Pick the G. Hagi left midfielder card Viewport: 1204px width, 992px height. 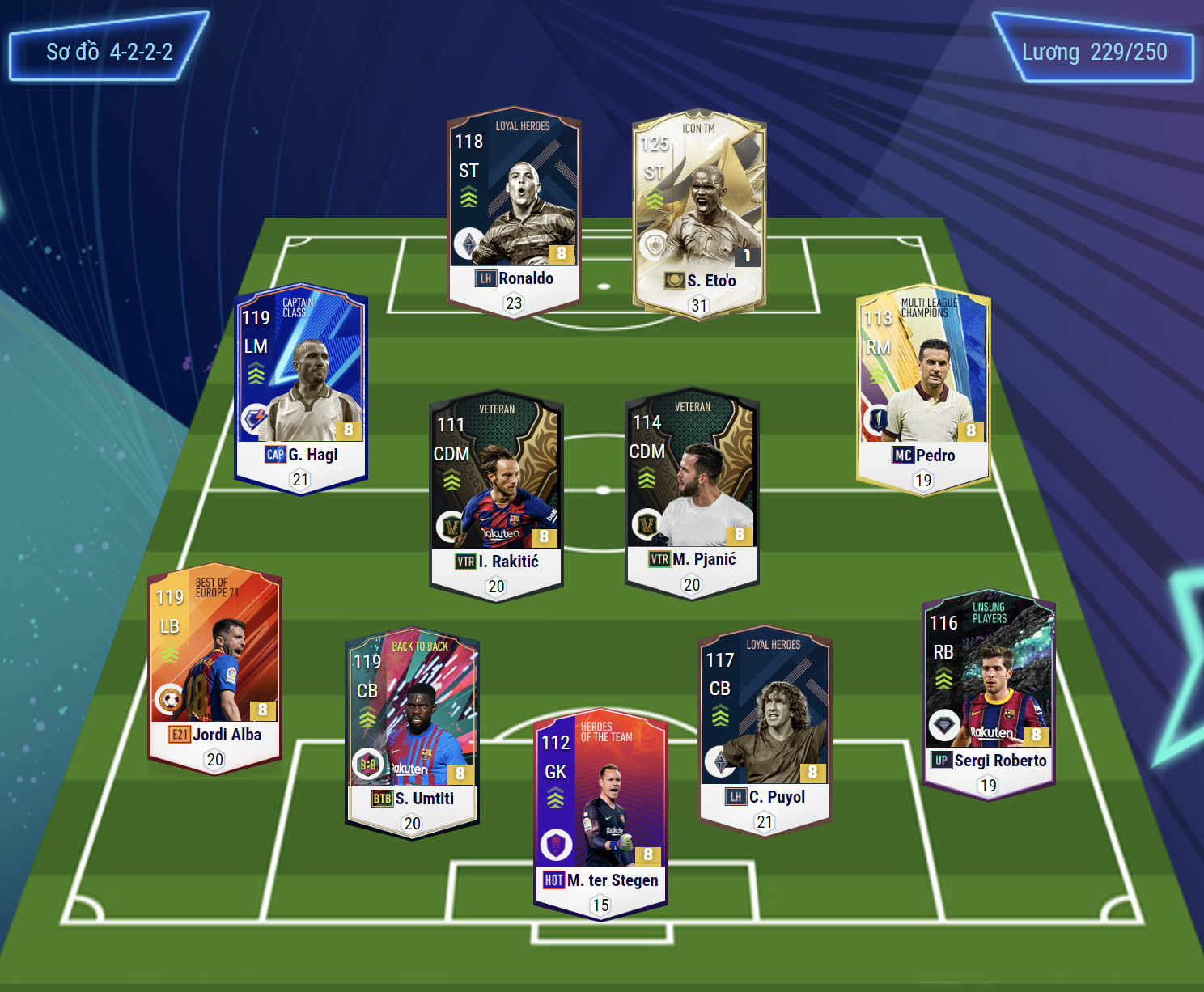(301, 388)
